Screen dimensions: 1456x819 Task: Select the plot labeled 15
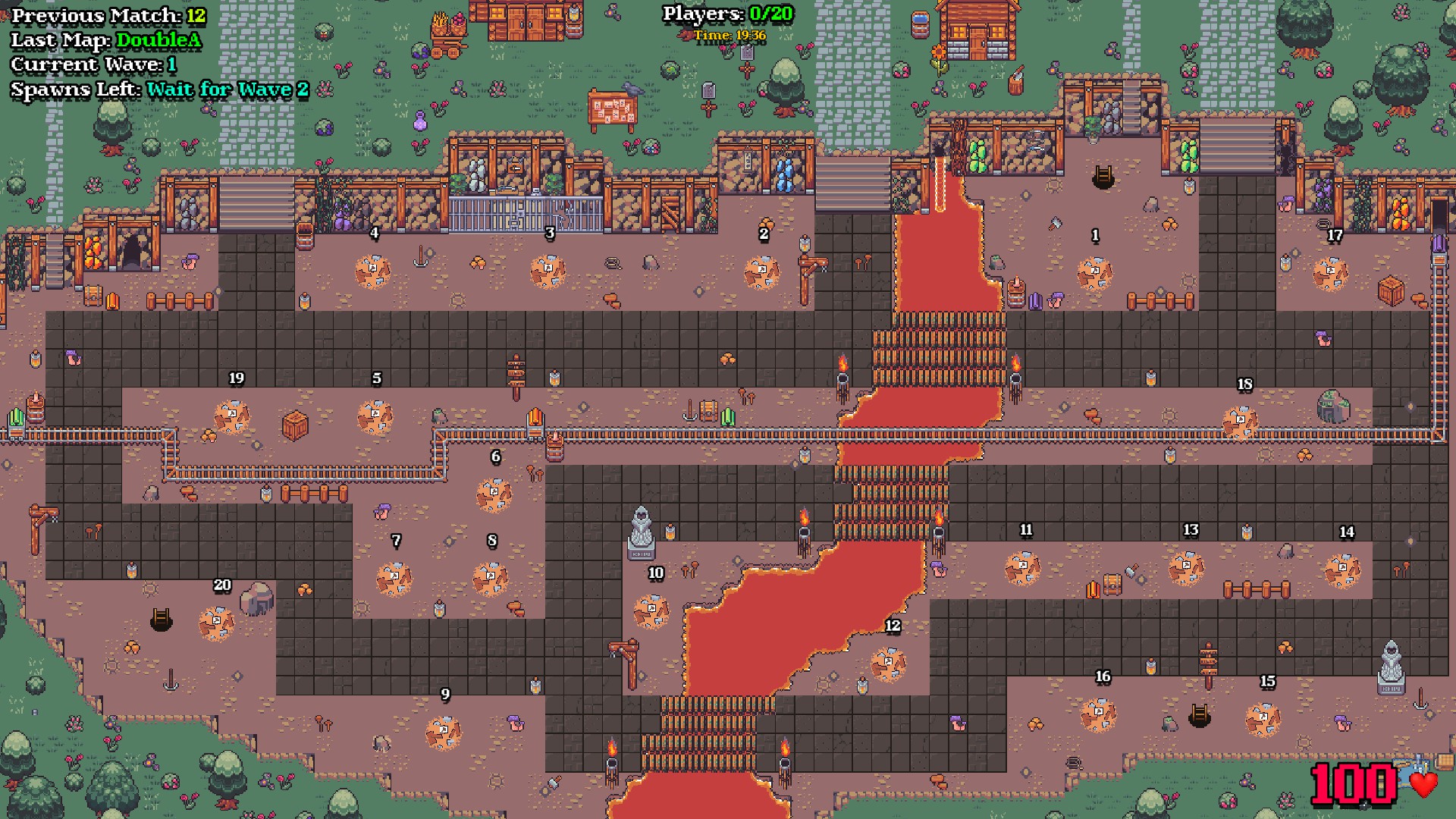pos(1263,720)
